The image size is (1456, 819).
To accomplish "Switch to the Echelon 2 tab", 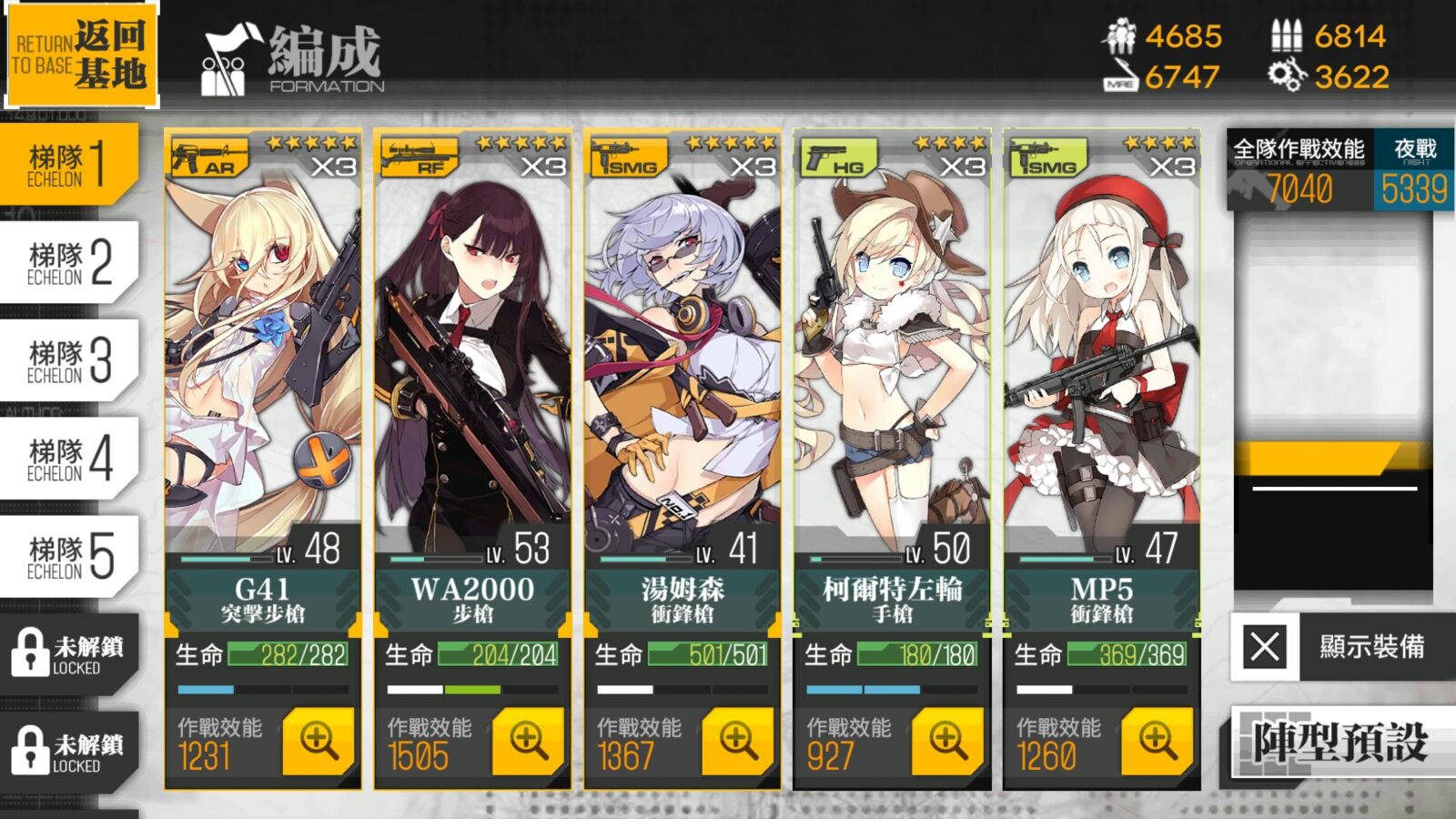I will tap(69, 263).
